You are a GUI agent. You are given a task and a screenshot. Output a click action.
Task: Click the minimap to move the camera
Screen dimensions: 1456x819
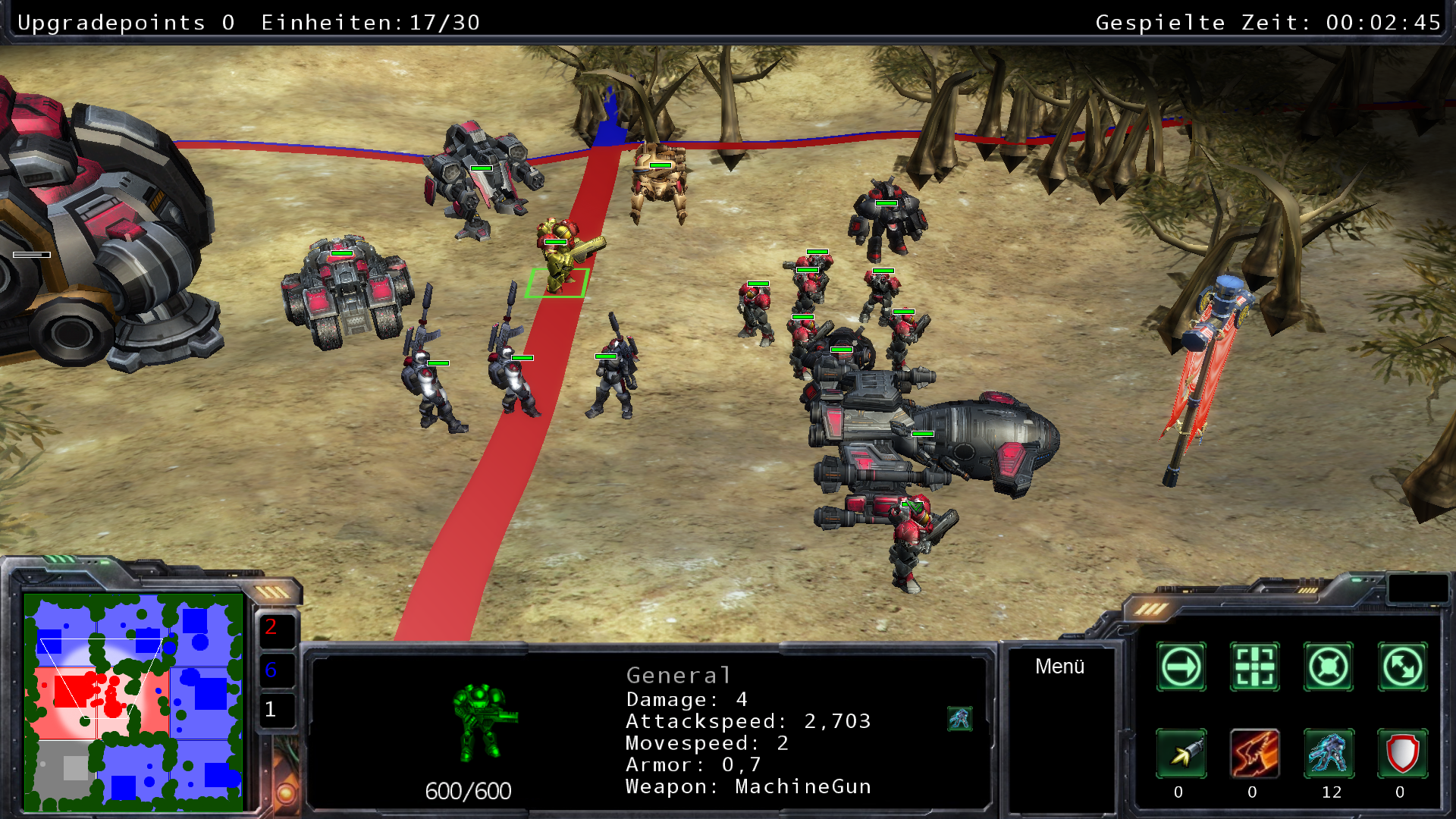click(133, 703)
